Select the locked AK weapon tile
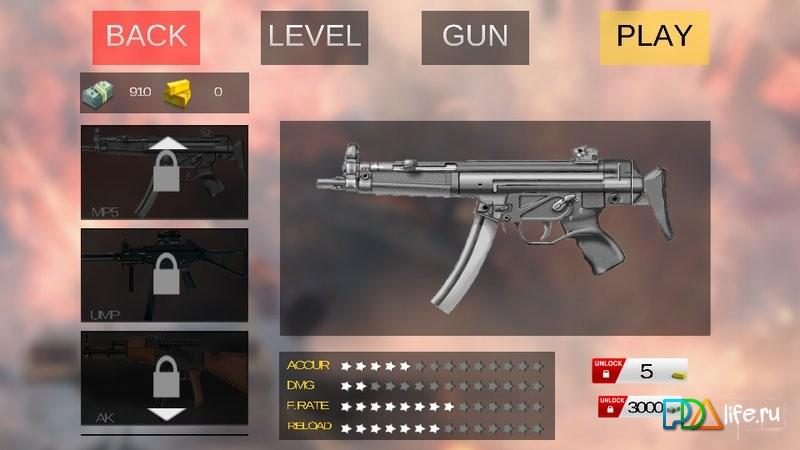 pyautogui.click(x=164, y=380)
